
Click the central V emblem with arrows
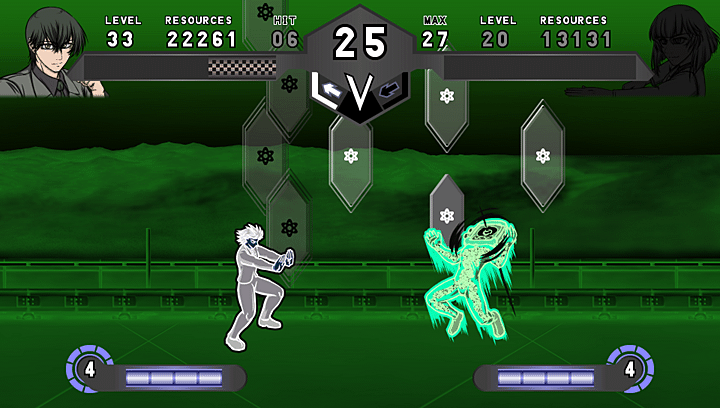(359, 93)
